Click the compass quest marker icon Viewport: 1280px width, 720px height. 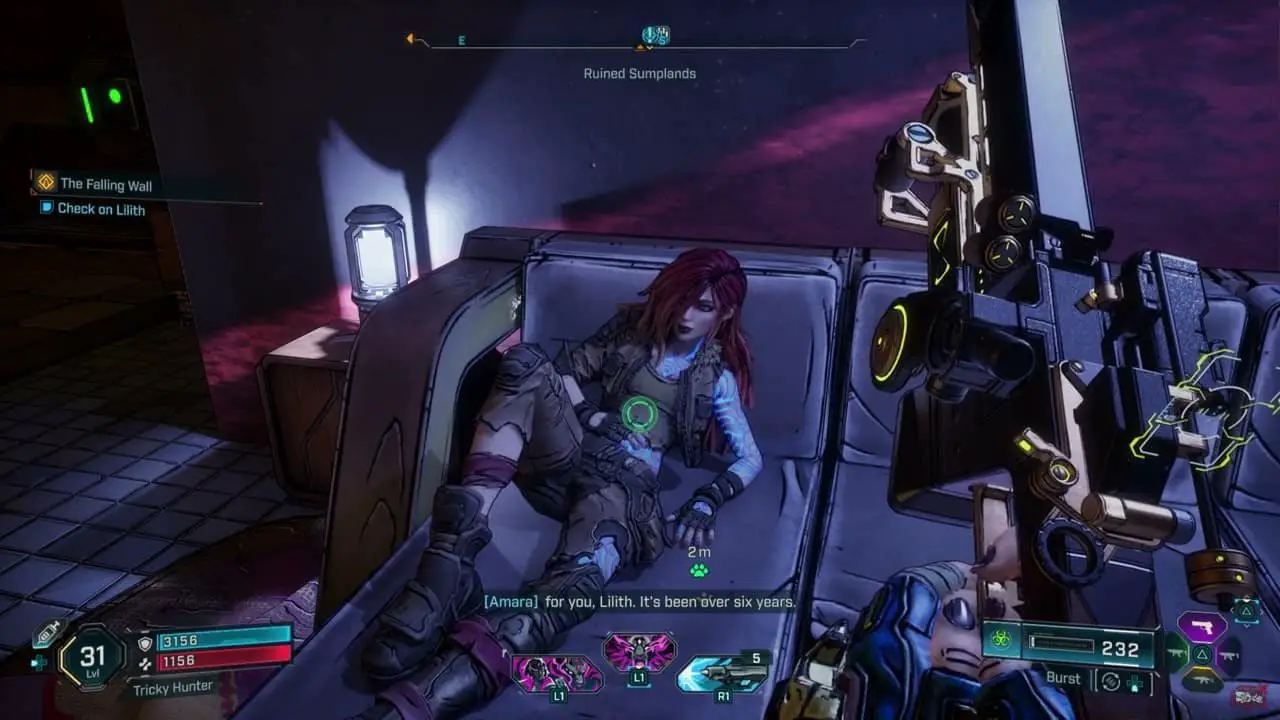pyautogui.click(x=655, y=36)
